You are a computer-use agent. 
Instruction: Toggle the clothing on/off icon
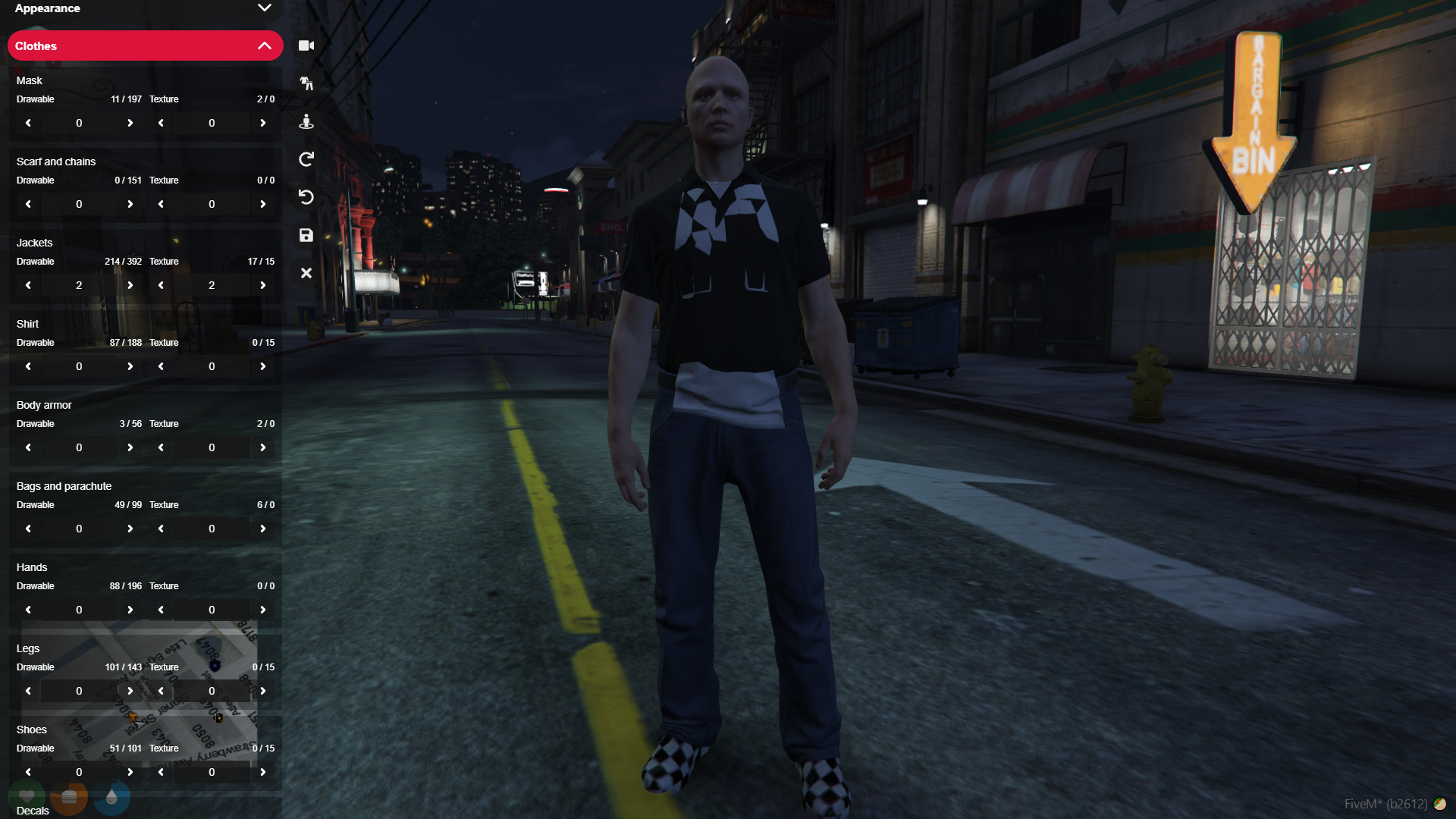pyautogui.click(x=306, y=83)
